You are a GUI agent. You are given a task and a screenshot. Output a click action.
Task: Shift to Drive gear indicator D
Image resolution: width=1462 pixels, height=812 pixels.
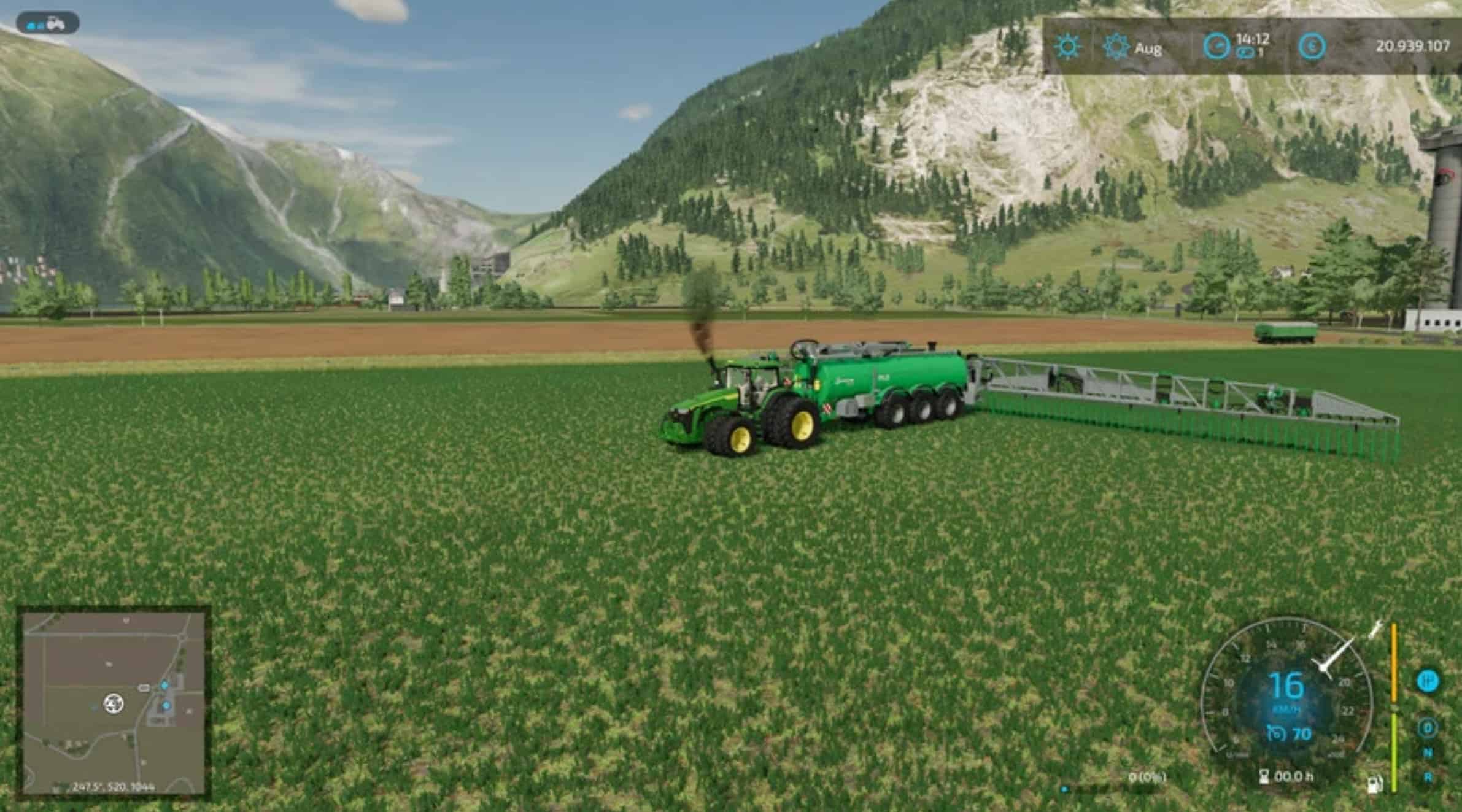[1428, 729]
